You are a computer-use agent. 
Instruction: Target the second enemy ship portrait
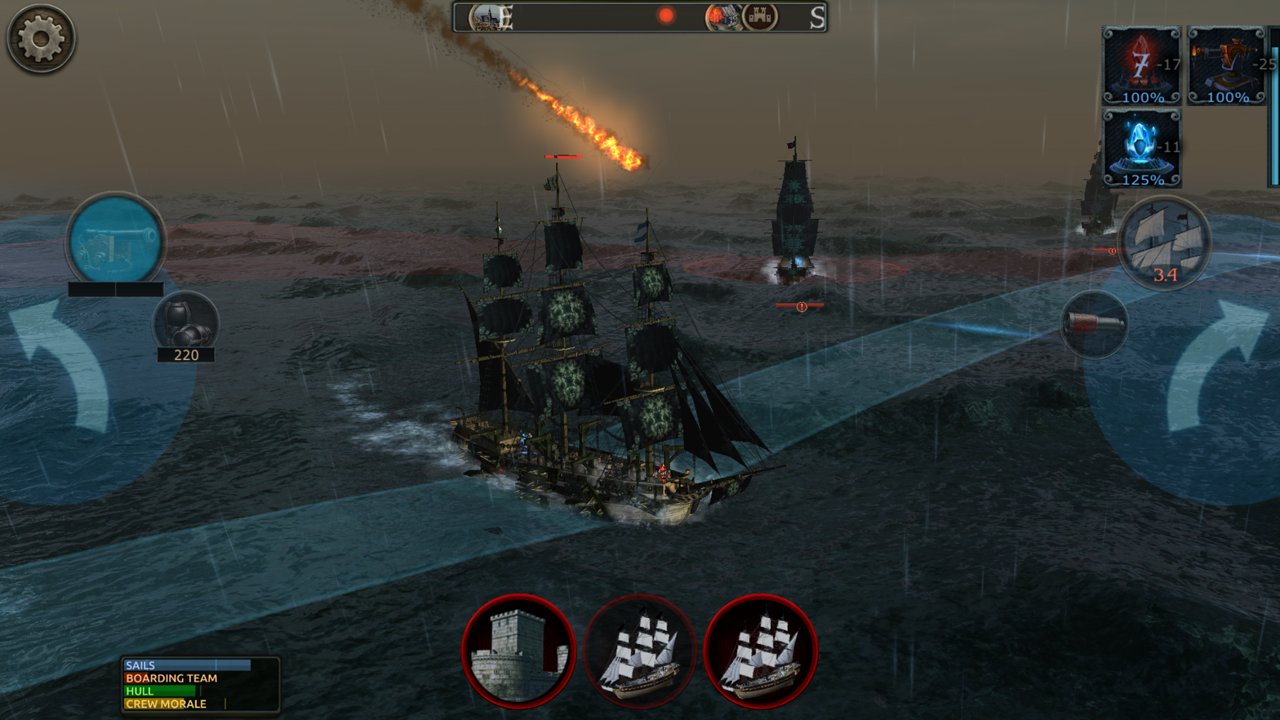(x=761, y=650)
